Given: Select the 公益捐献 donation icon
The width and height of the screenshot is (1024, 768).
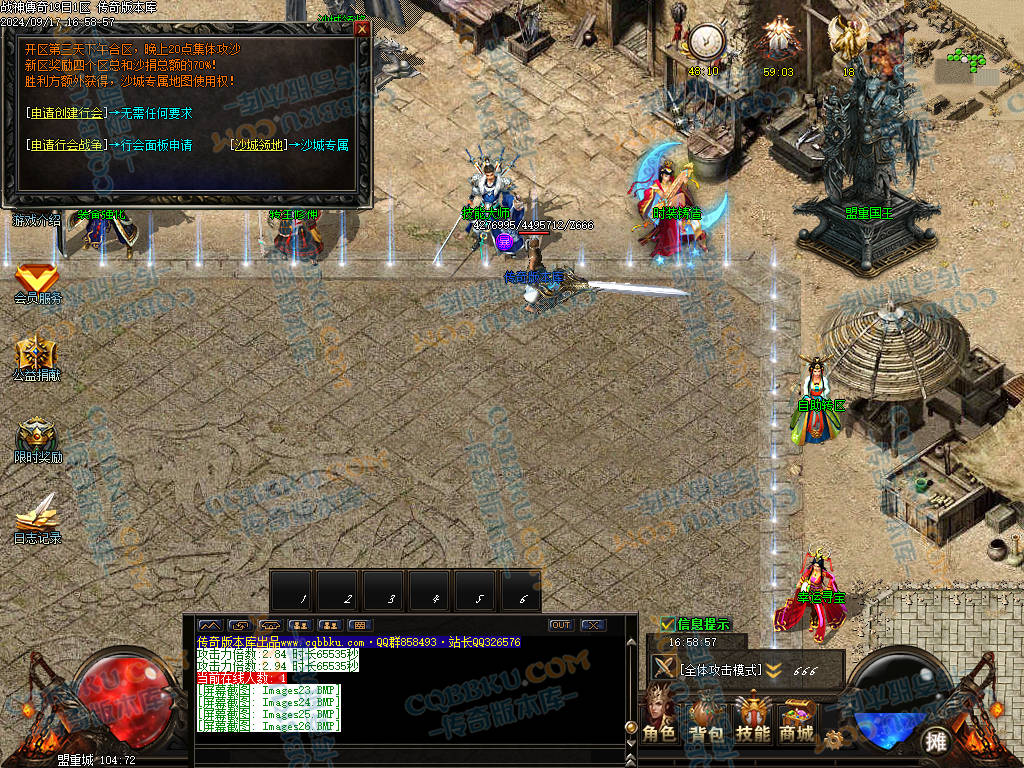Looking at the screenshot, I should [x=37, y=356].
